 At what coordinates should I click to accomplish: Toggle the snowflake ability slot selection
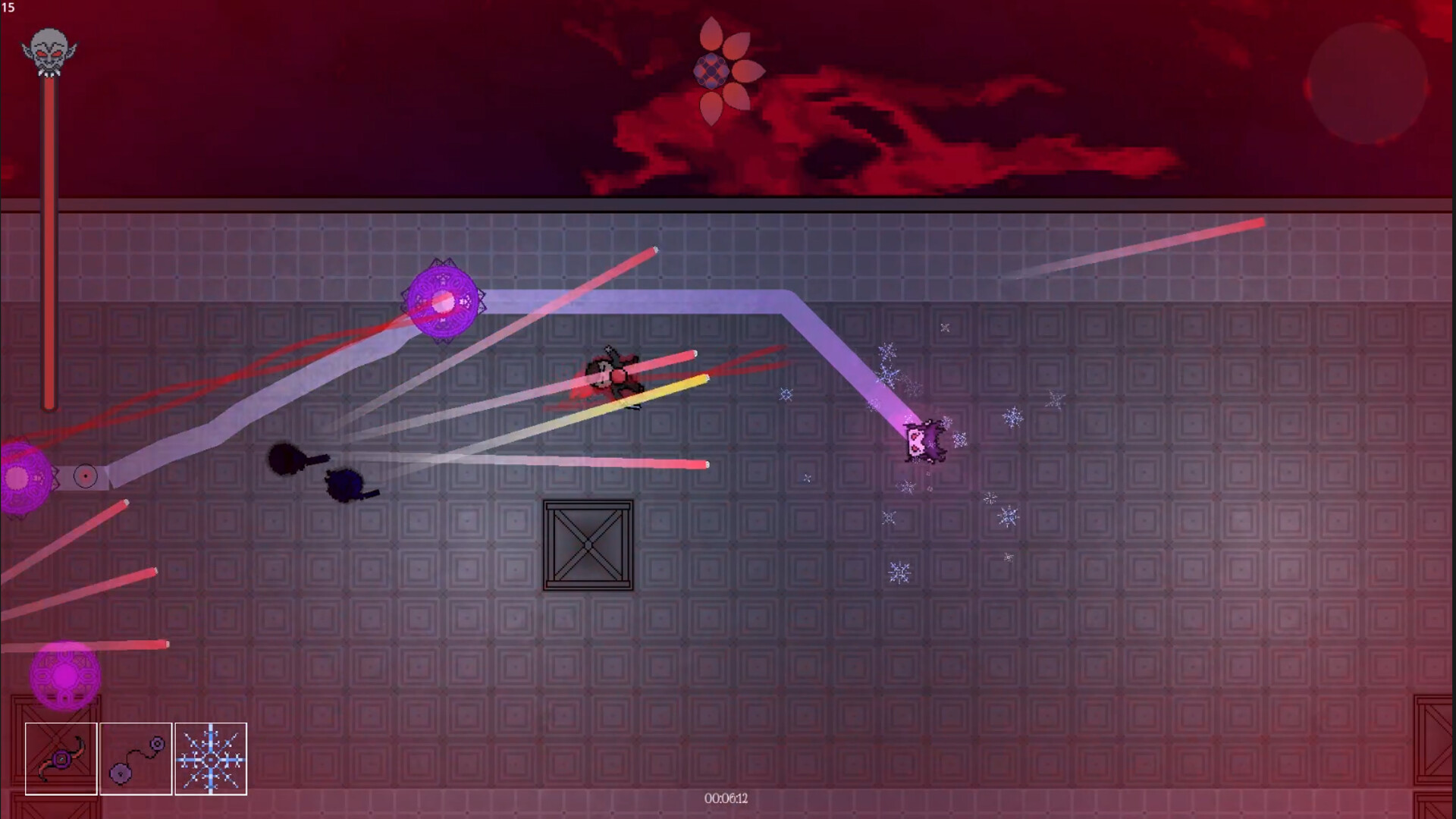[212, 759]
